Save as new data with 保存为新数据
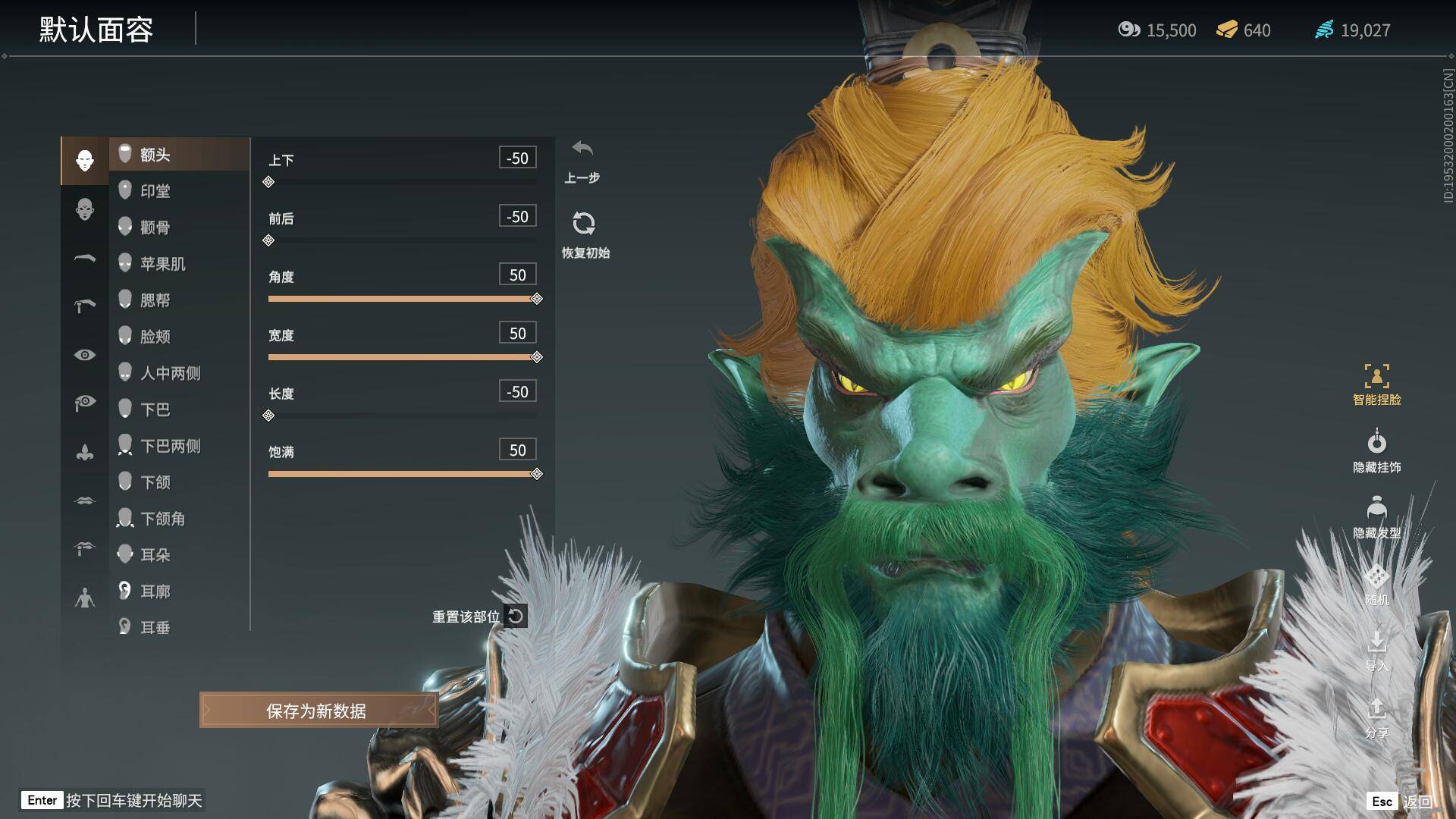This screenshot has height=819, width=1456. (318, 711)
